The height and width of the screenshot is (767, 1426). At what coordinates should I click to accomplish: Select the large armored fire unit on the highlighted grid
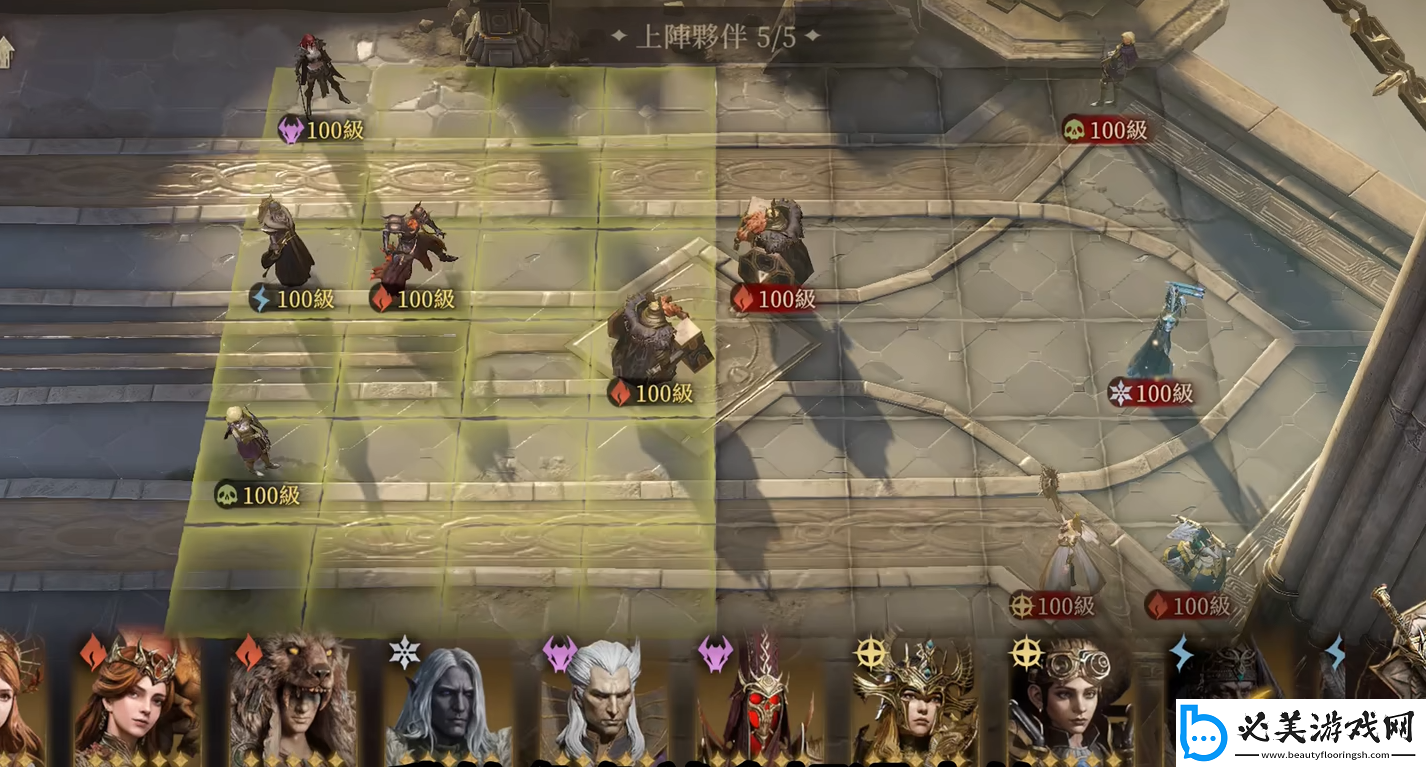click(x=657, y=338)
